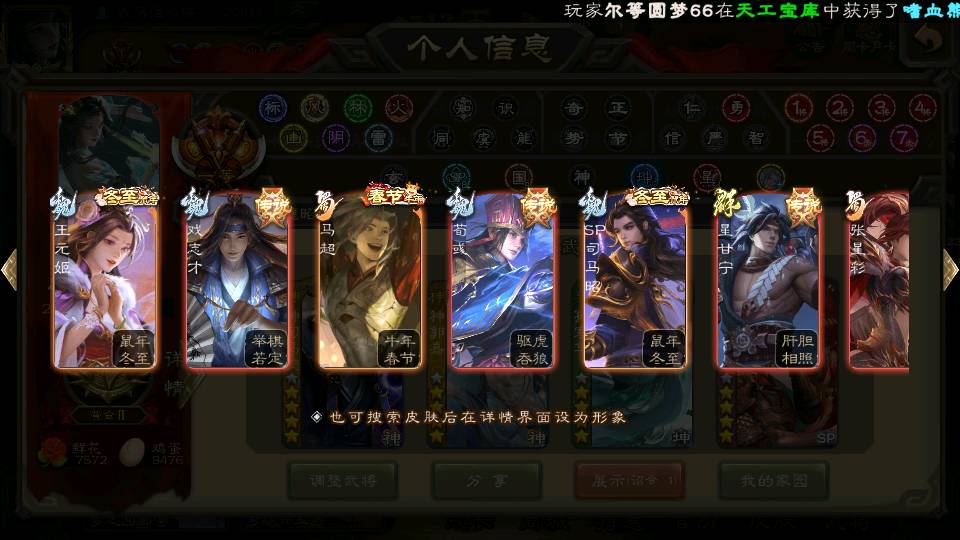Screen dimensions: 960x540
Task: Go back using the top-right return arrow
Action: [930, 40]
